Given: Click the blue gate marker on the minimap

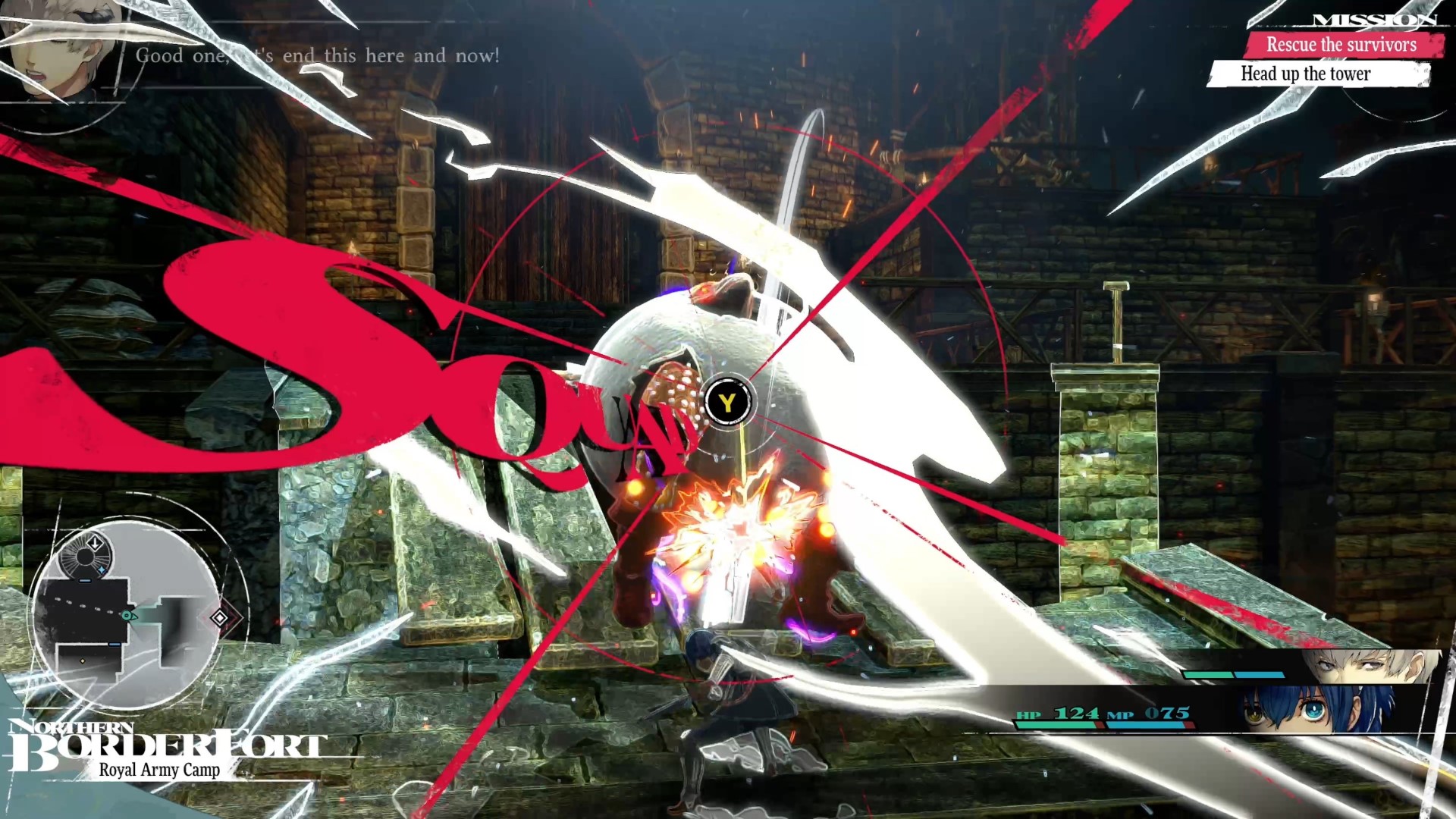Looking at the screenshot, I should (x=83, y=581).
